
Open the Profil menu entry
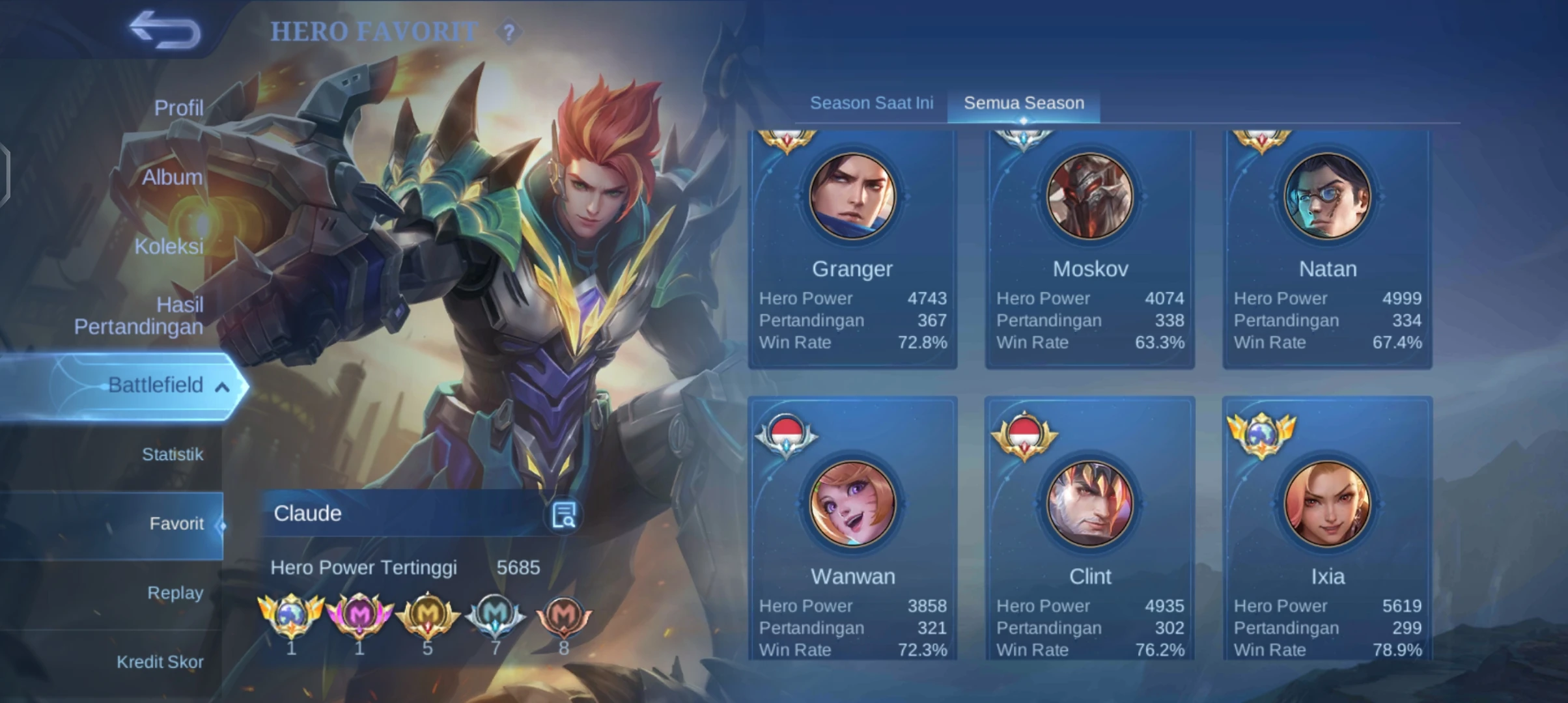178,107
